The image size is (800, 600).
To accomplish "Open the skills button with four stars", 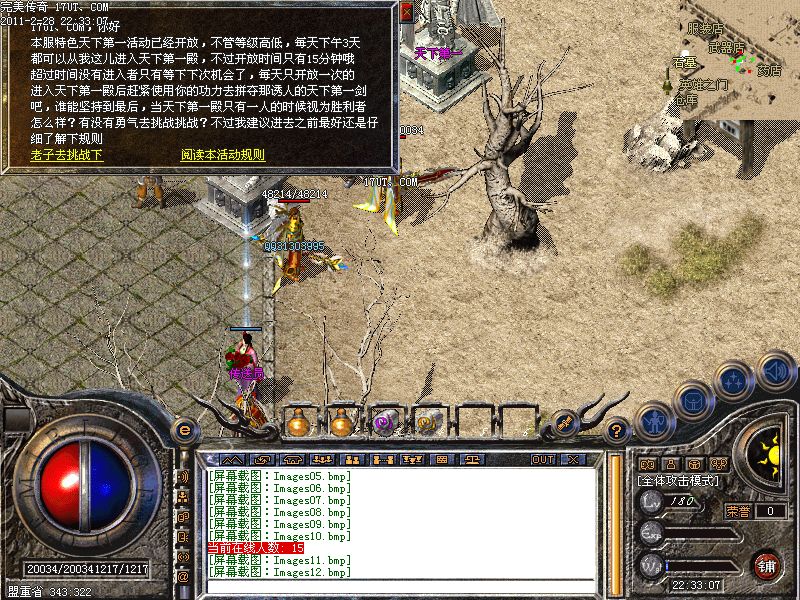I will pyautogui.click(x=735, y=379).
